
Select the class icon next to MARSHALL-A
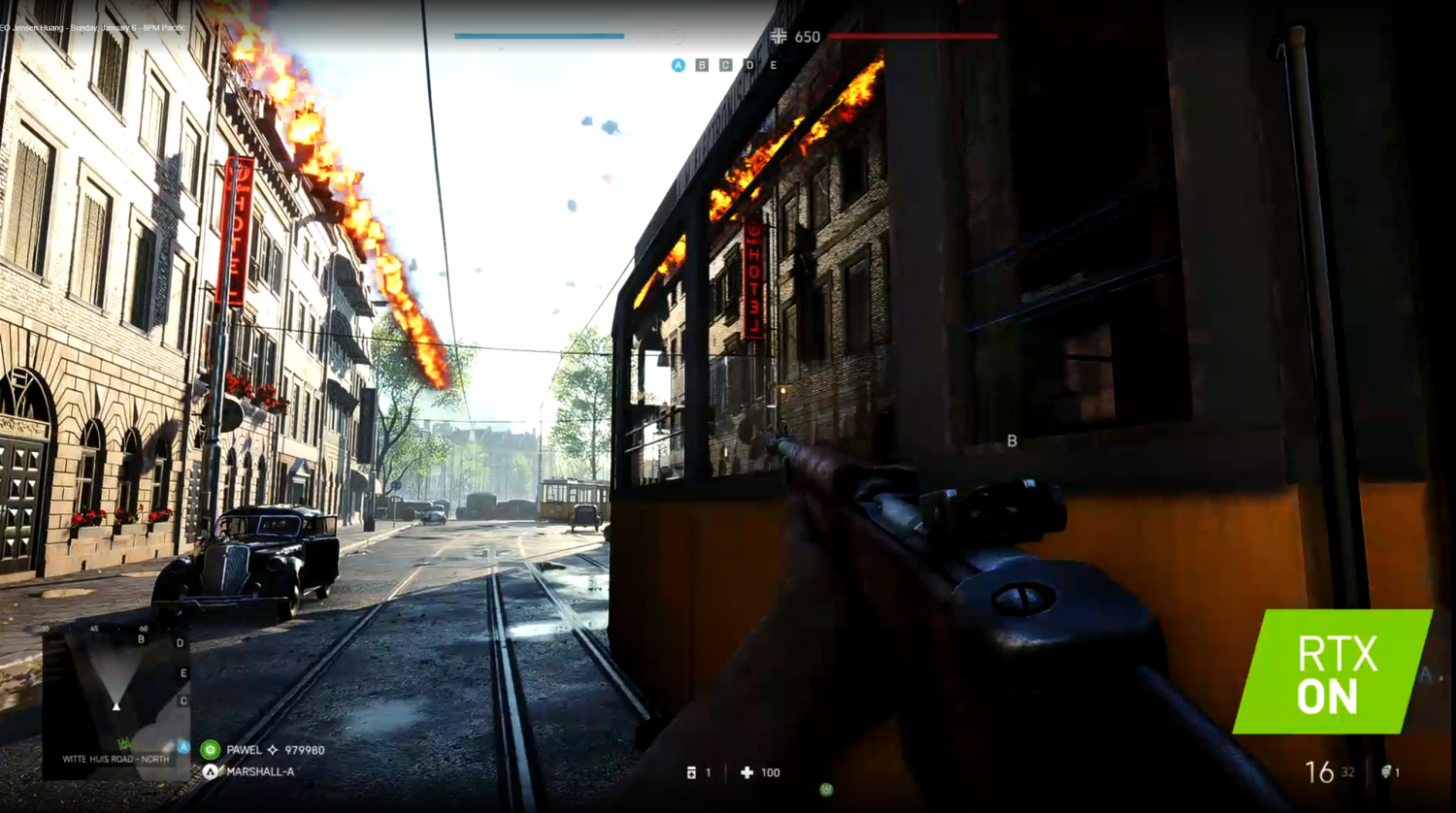(x=211, y=772)
